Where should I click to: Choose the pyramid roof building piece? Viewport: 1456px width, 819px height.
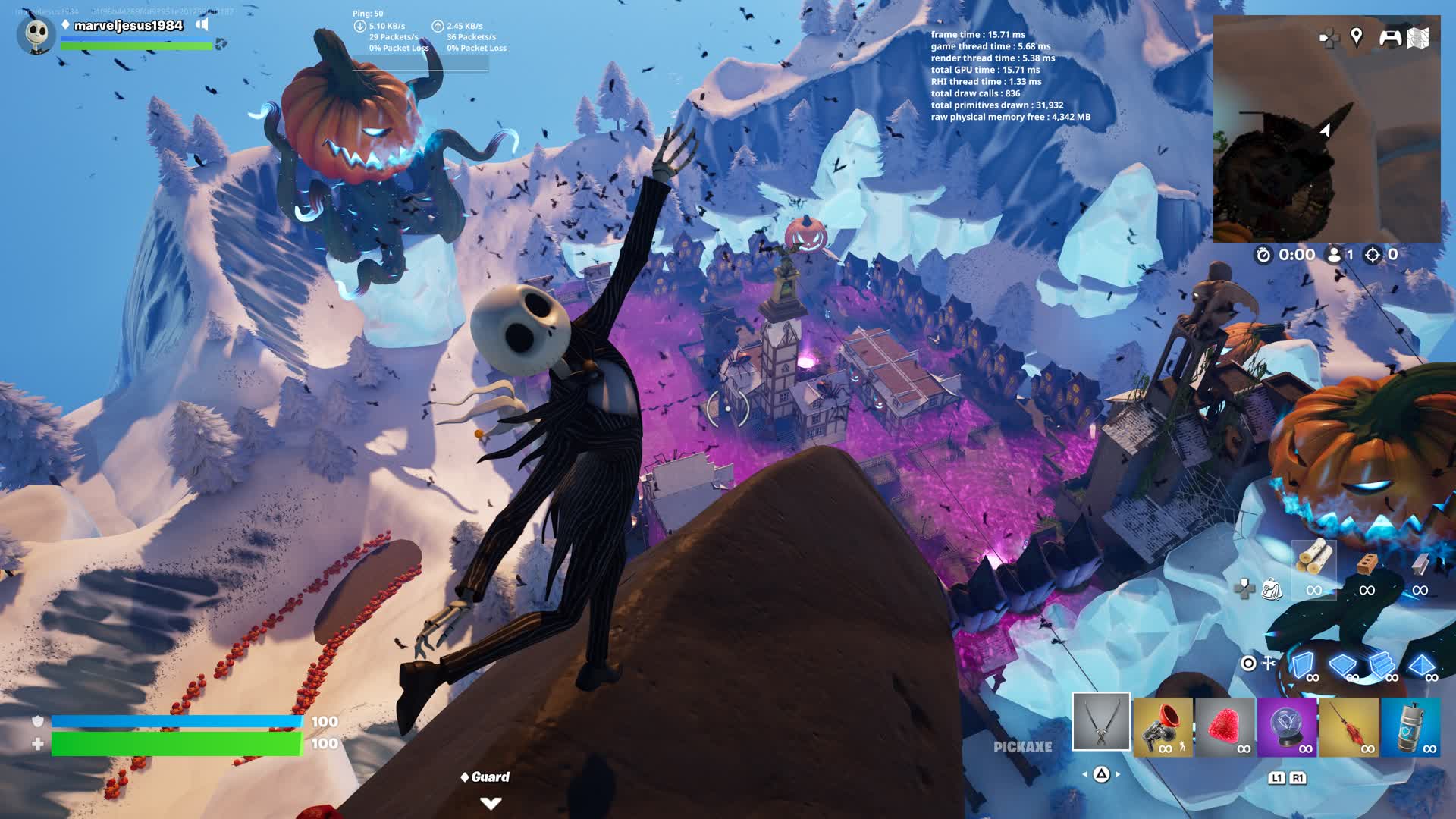1421,665
